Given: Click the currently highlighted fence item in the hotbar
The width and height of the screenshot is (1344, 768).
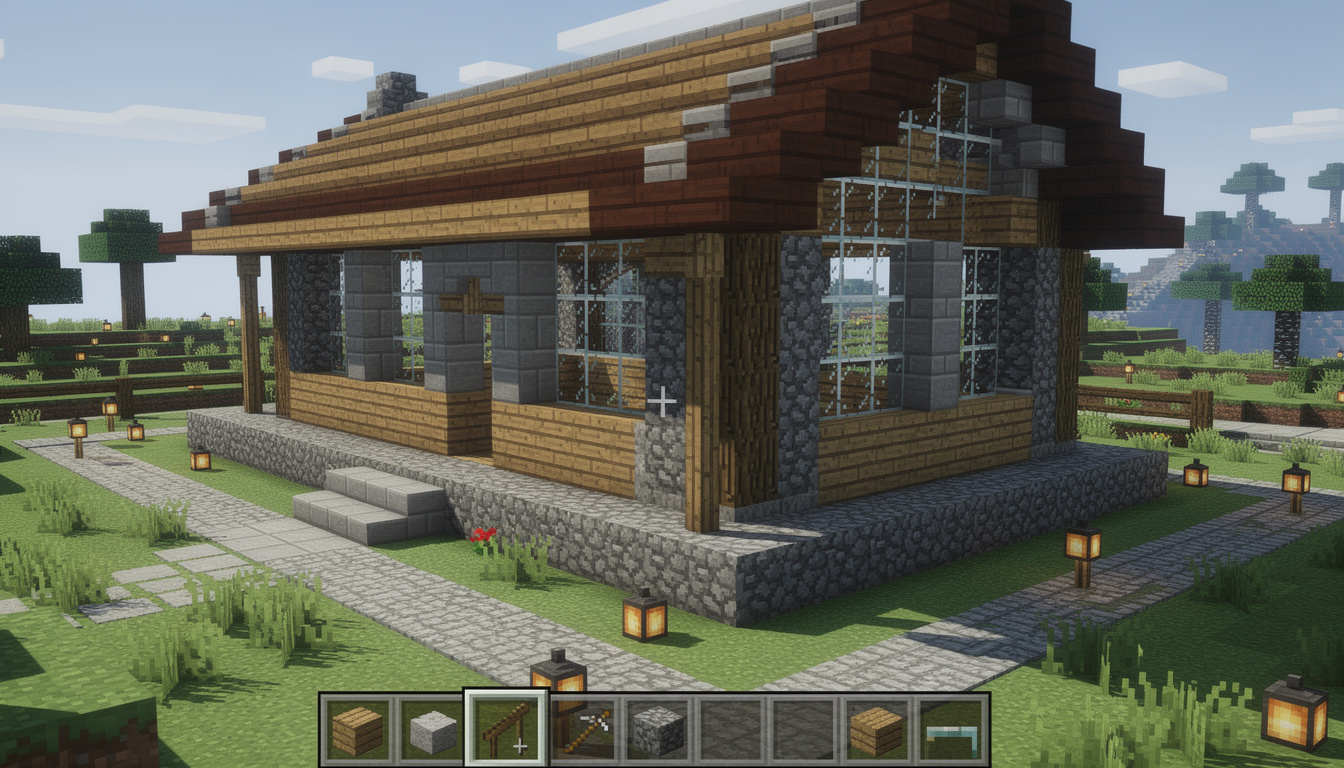Looking at the screenshot, I should [x=505, y=728].
